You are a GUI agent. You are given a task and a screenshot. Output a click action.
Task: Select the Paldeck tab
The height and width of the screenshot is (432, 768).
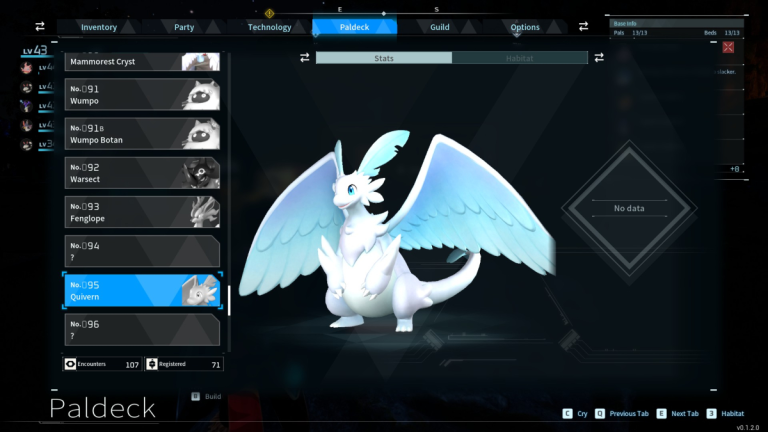[x=355, y=27]
